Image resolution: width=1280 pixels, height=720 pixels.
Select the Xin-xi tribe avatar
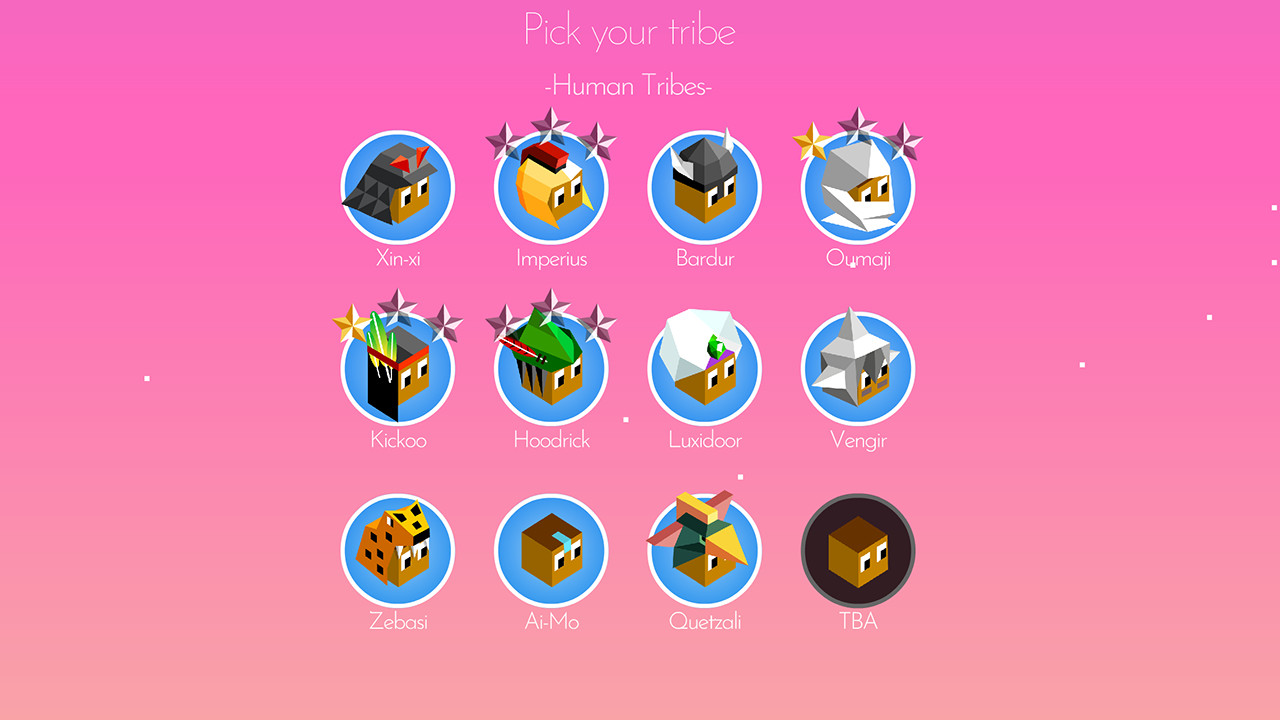pos(398,187)
